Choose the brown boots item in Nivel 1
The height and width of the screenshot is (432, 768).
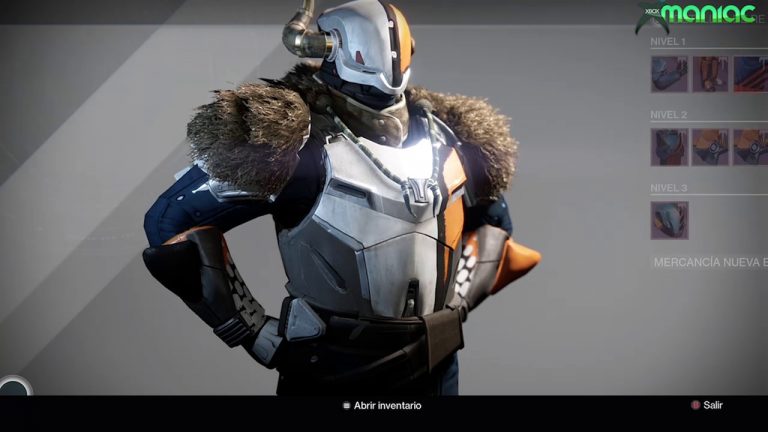tap(710, 74)
